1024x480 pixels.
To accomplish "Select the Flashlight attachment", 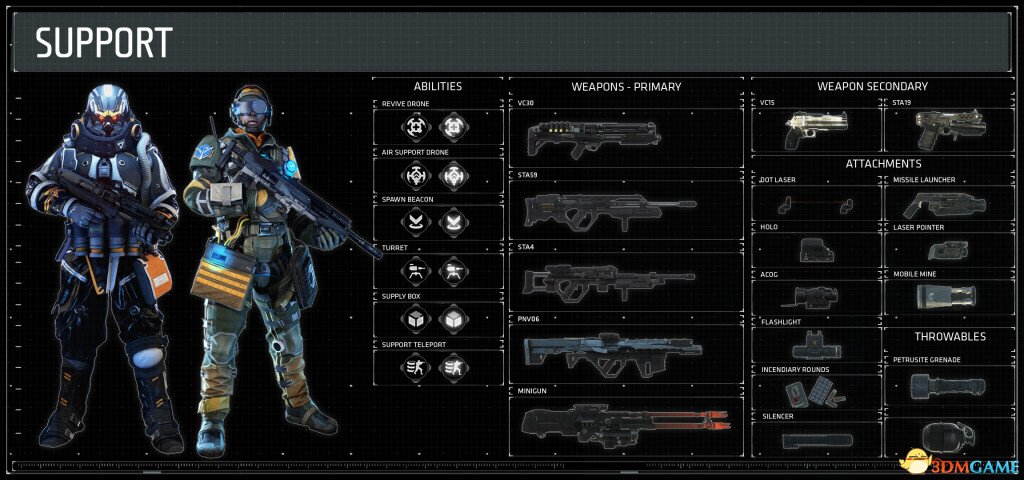I will 815,345.
